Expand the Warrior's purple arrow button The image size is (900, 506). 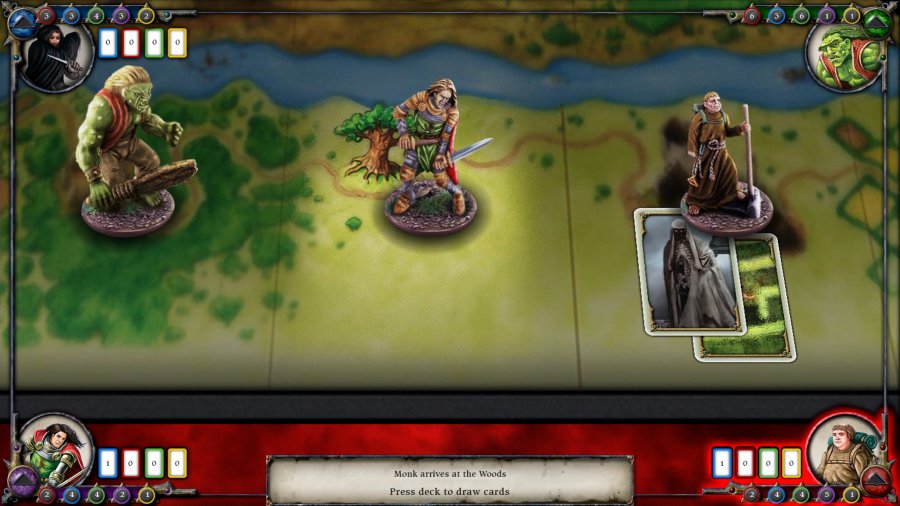(19, 487)
